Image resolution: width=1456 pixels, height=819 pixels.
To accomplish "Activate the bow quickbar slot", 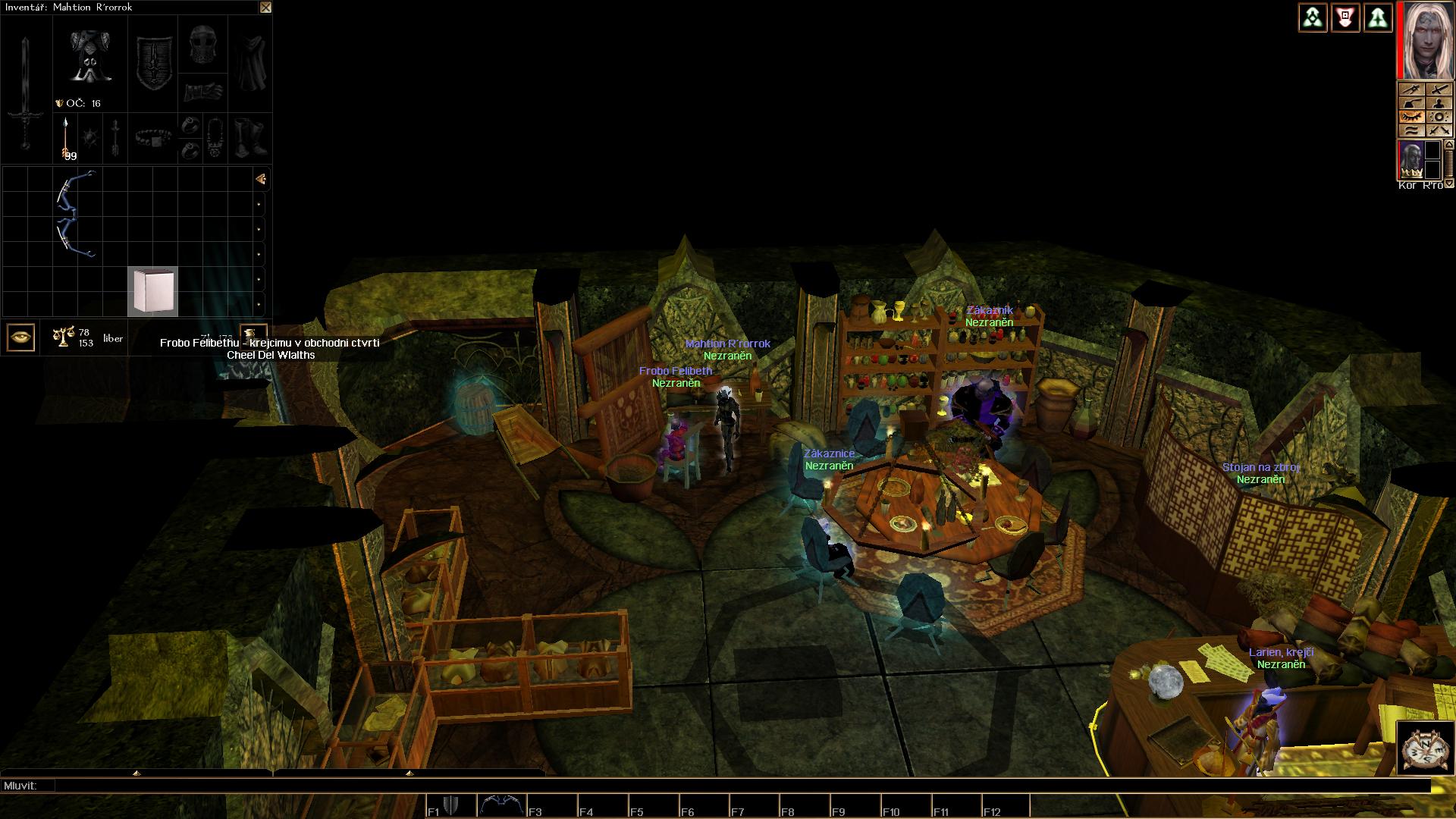I will tap(501, 805).
